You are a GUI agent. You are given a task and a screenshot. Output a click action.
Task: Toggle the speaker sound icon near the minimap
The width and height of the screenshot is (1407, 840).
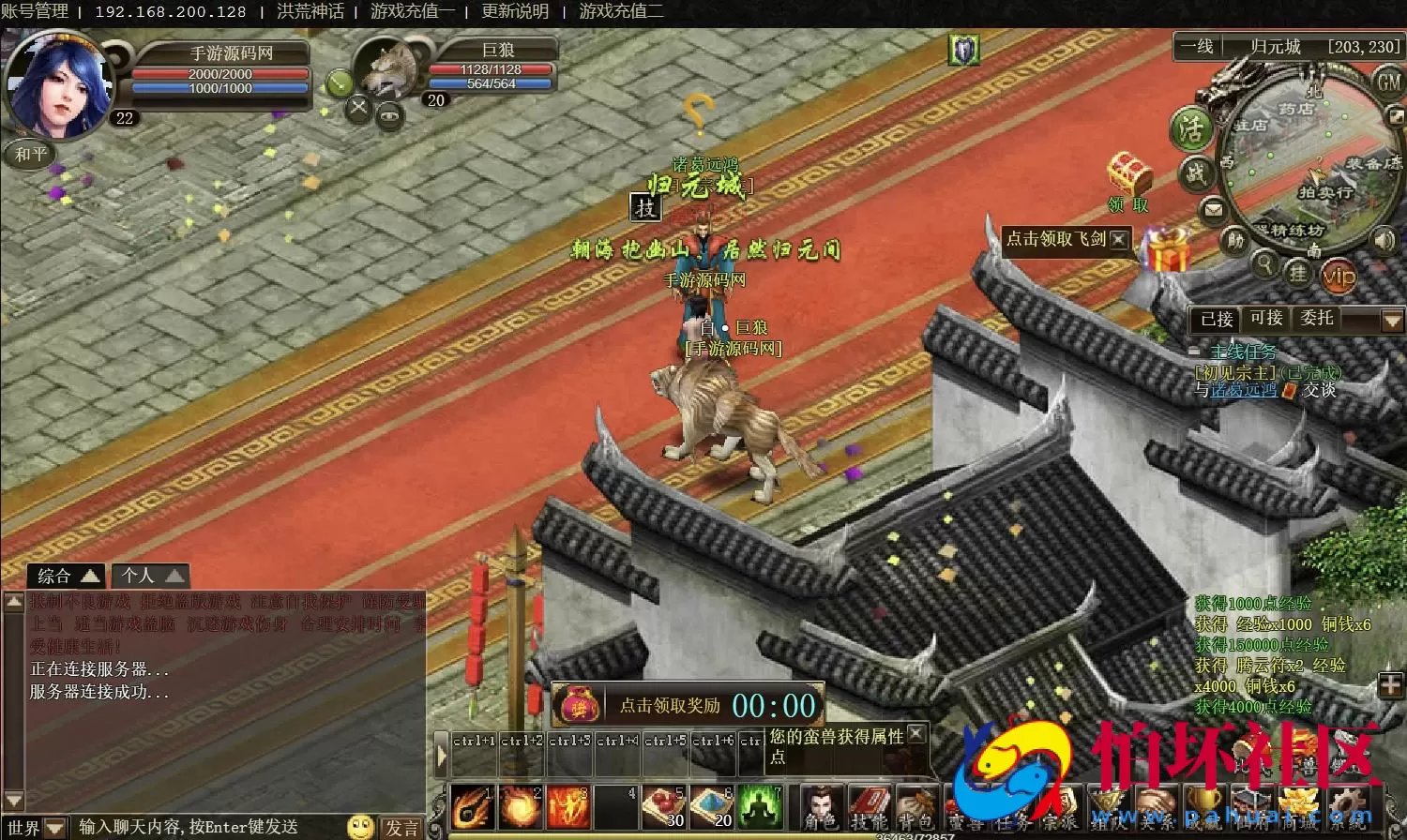point(1384,240)
